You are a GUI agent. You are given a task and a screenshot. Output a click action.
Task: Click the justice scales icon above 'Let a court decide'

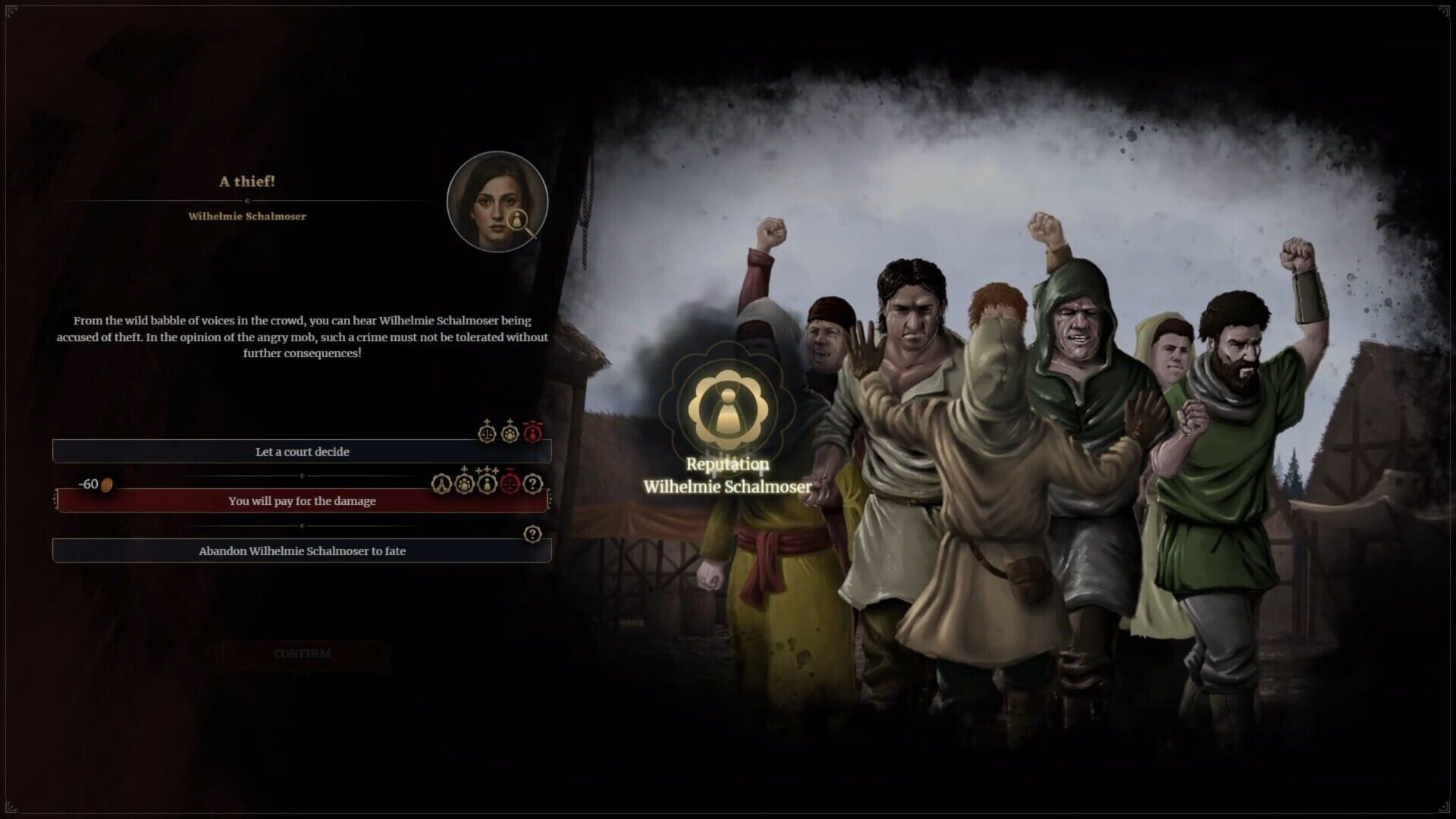click(488, 434)
